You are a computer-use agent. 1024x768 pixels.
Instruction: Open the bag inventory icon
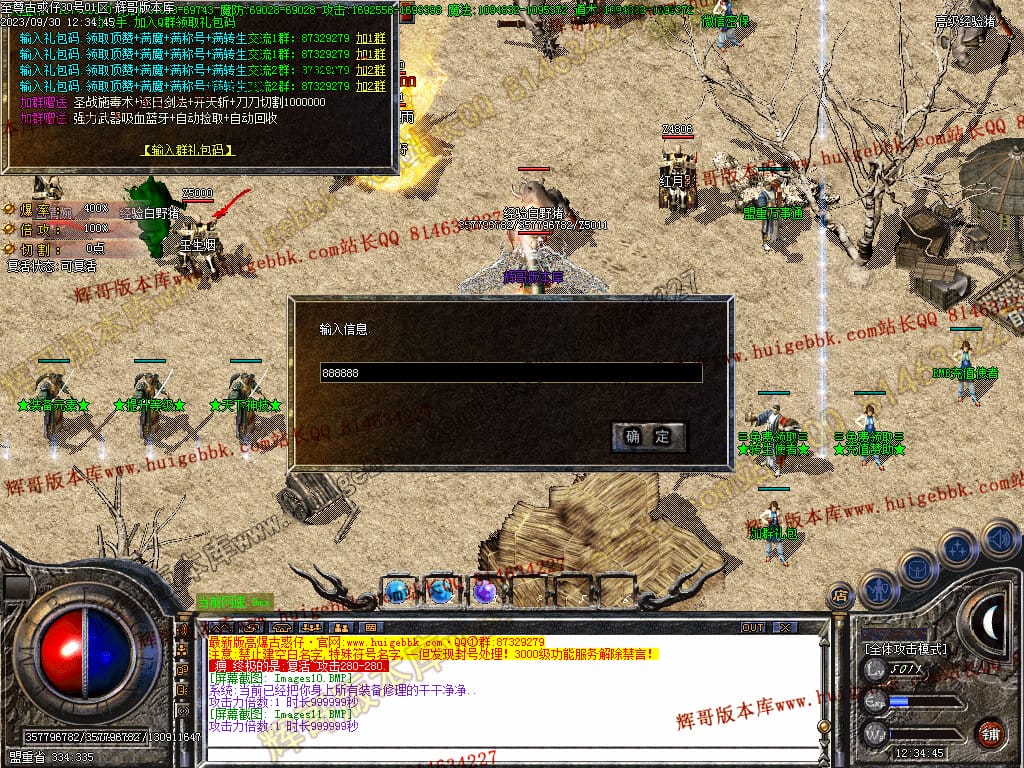point(917,567)
